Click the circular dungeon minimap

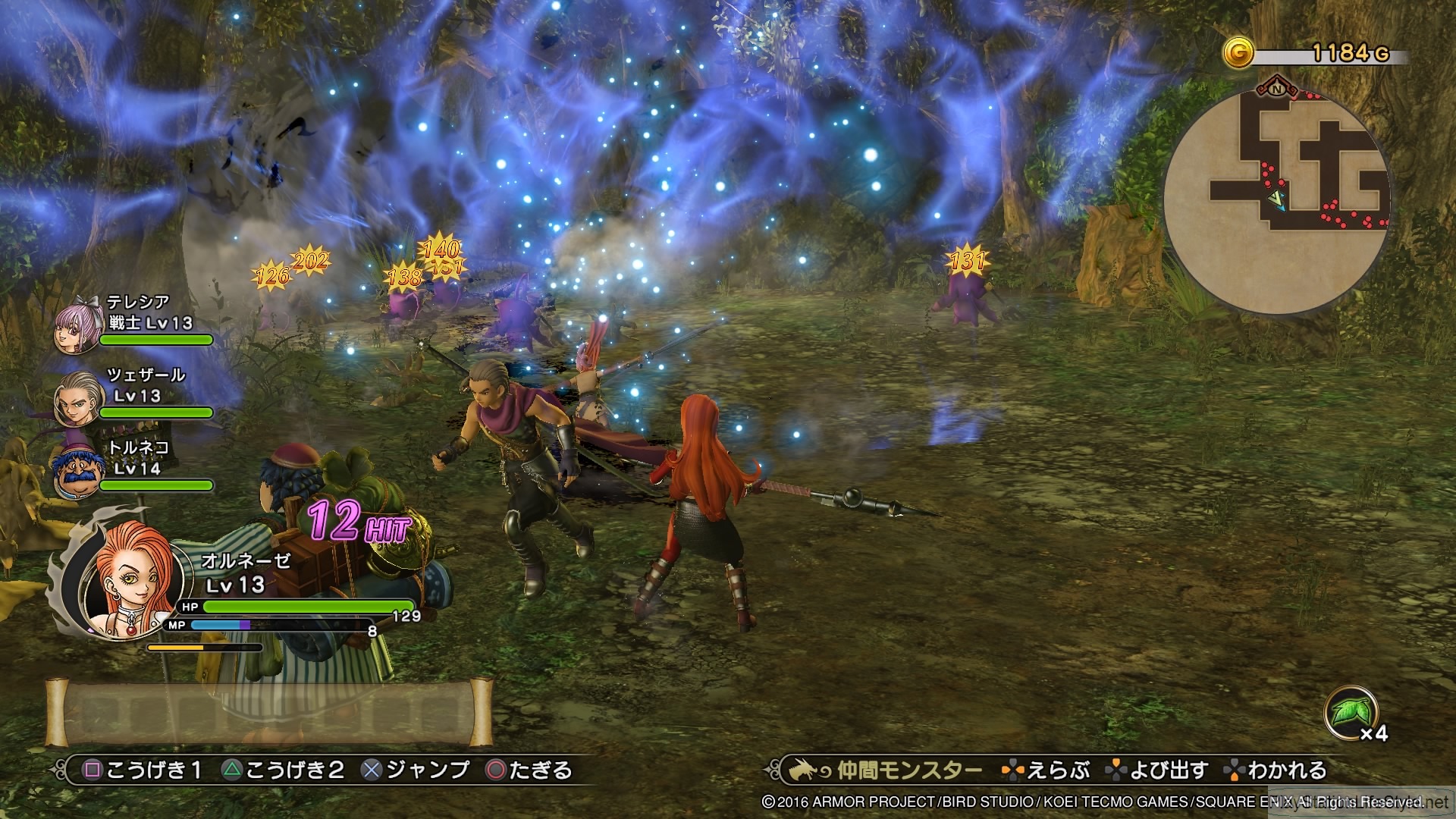(x=1277, y=199)
